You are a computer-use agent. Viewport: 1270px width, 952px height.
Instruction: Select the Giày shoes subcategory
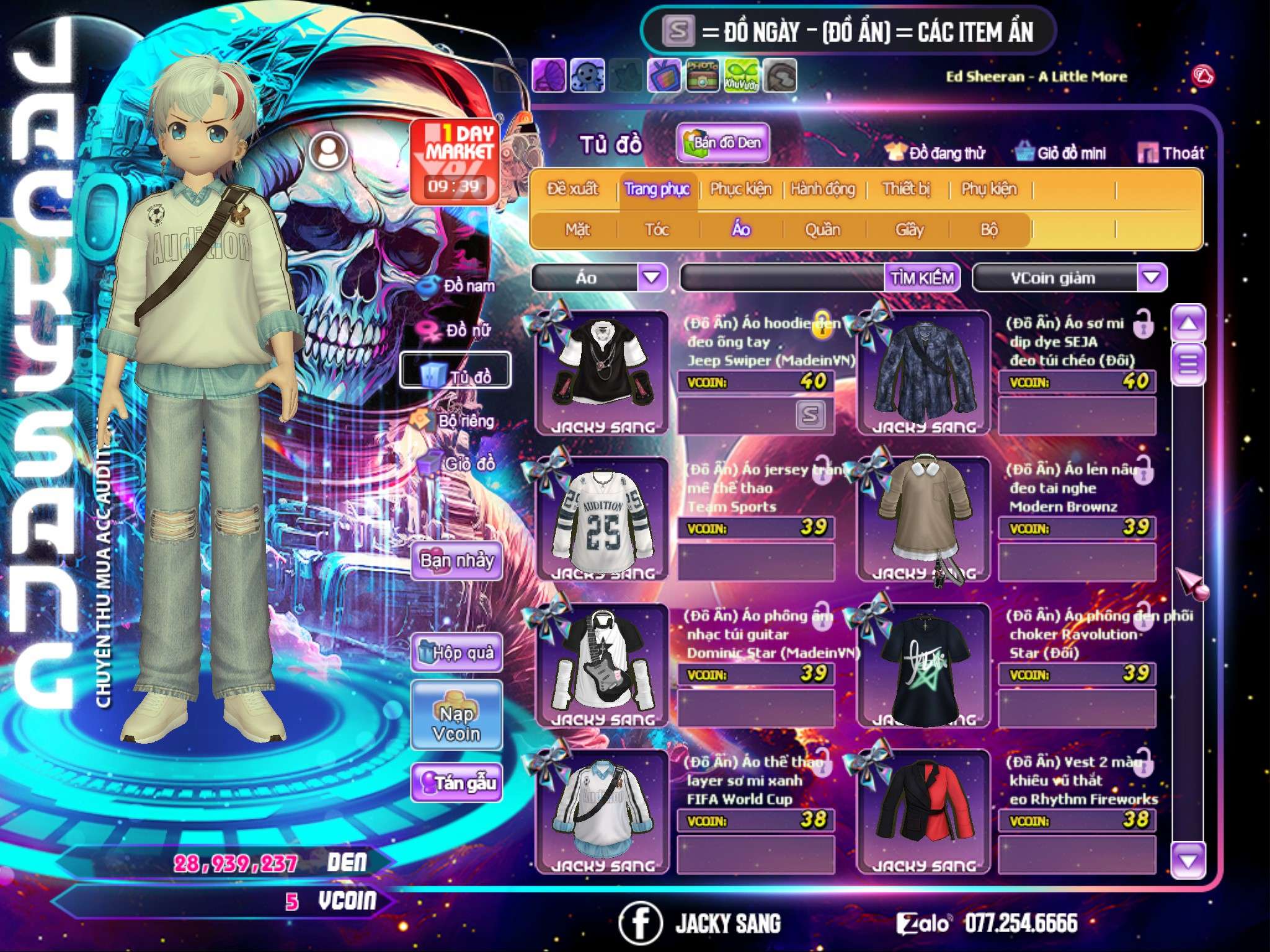click(909, 230)
